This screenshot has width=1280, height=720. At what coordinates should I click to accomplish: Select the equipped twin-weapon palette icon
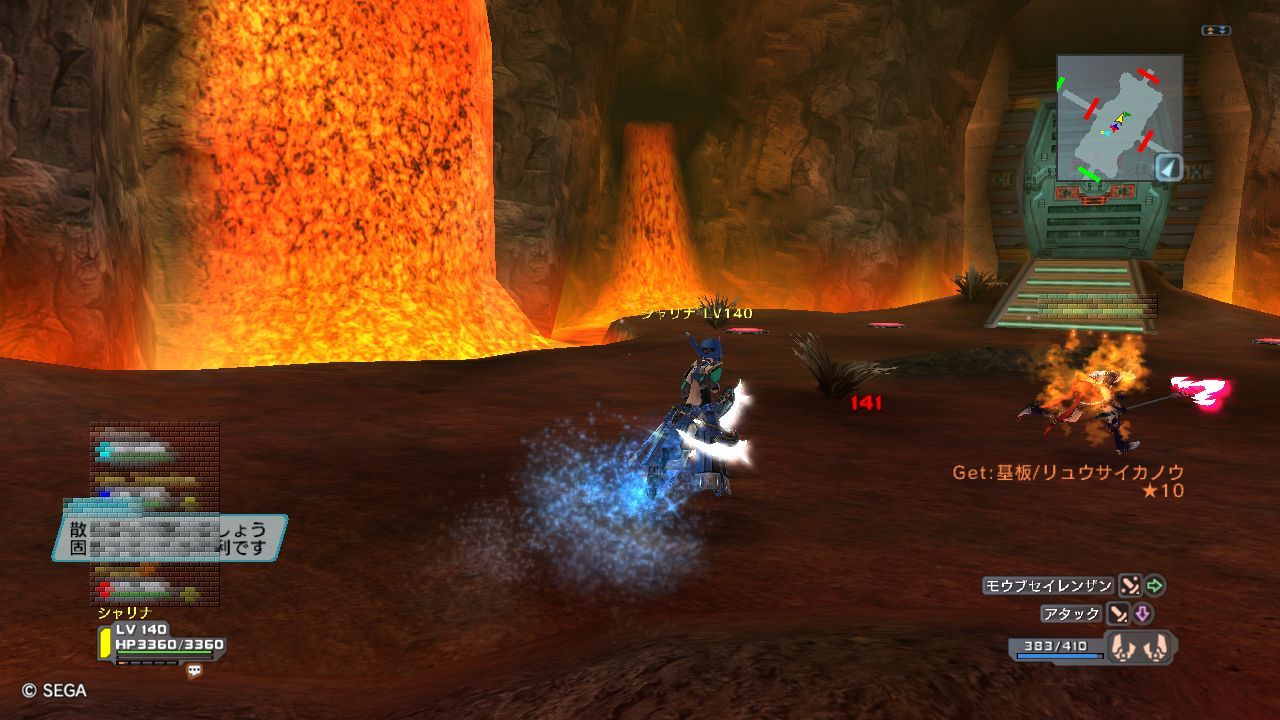[1141, 648]
